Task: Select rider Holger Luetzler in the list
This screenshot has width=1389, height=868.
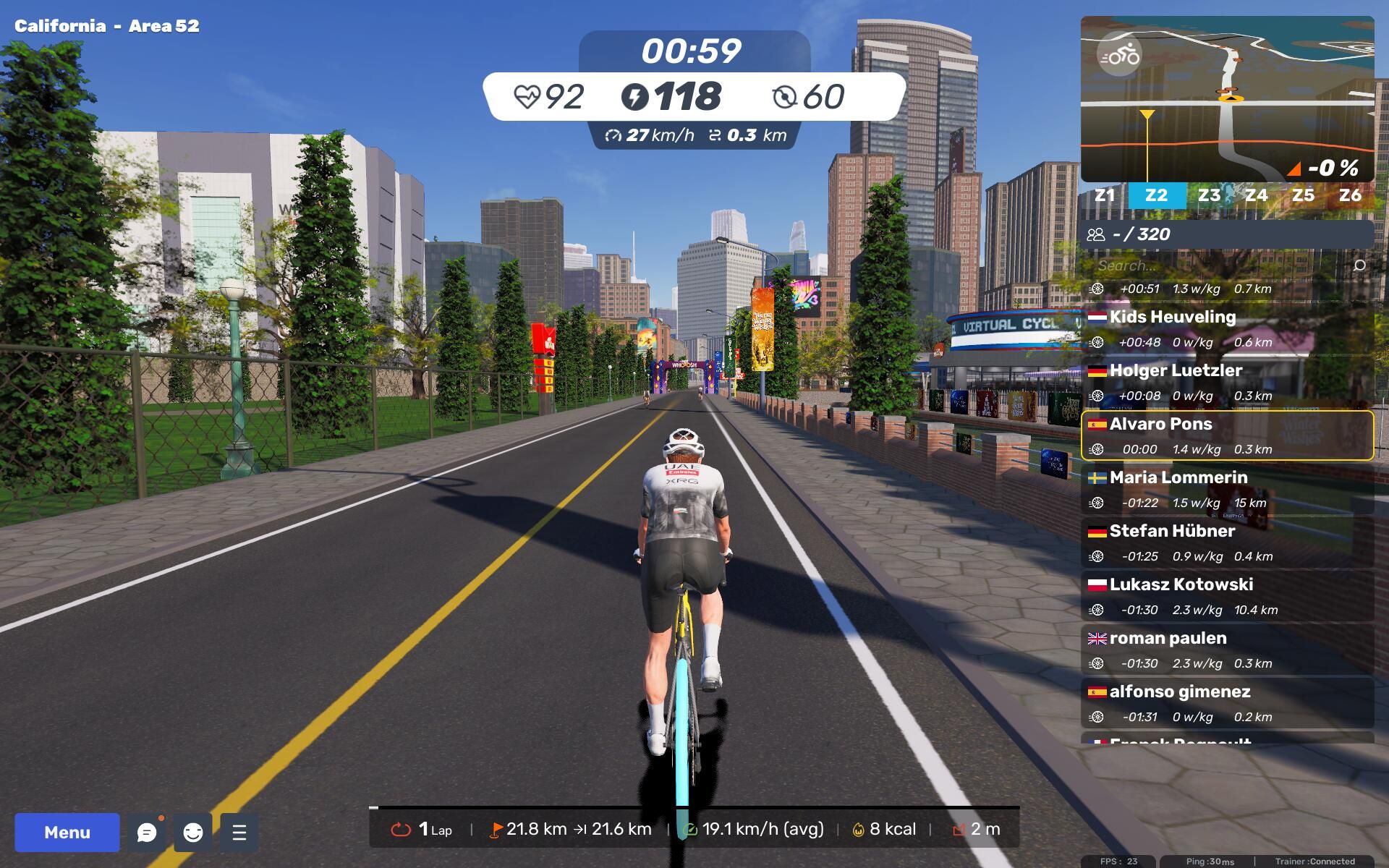Action: click(1227, 382)
